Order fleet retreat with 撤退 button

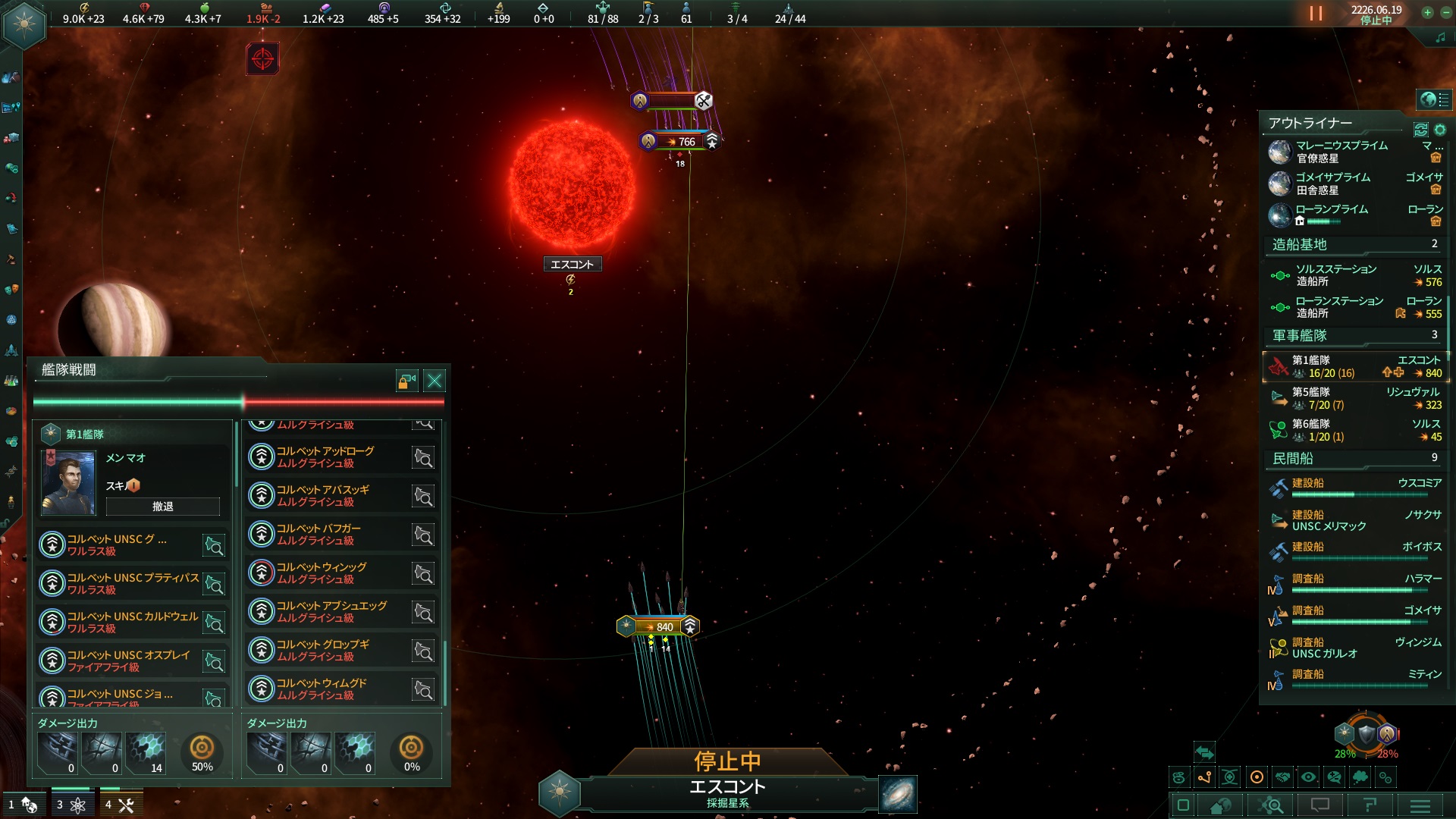coord(162,507)
